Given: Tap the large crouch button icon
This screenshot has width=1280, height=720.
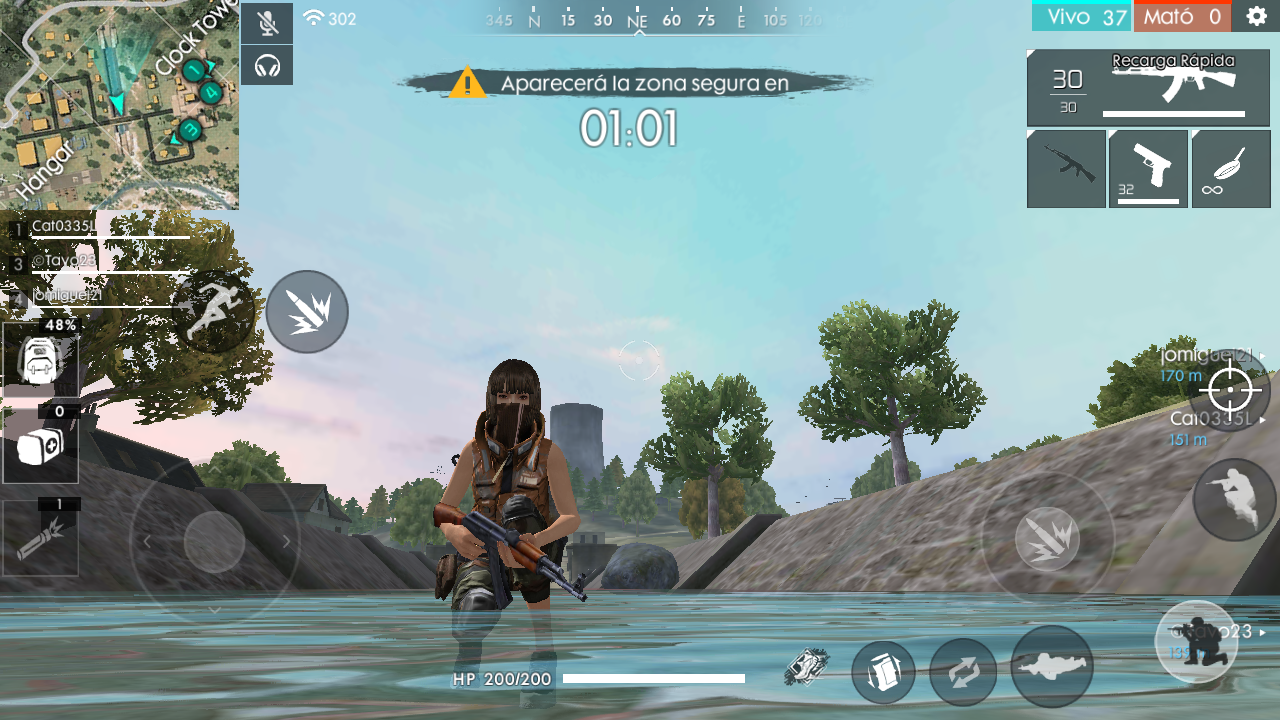Looking at the screenshot, I should tap(1196, 641).
